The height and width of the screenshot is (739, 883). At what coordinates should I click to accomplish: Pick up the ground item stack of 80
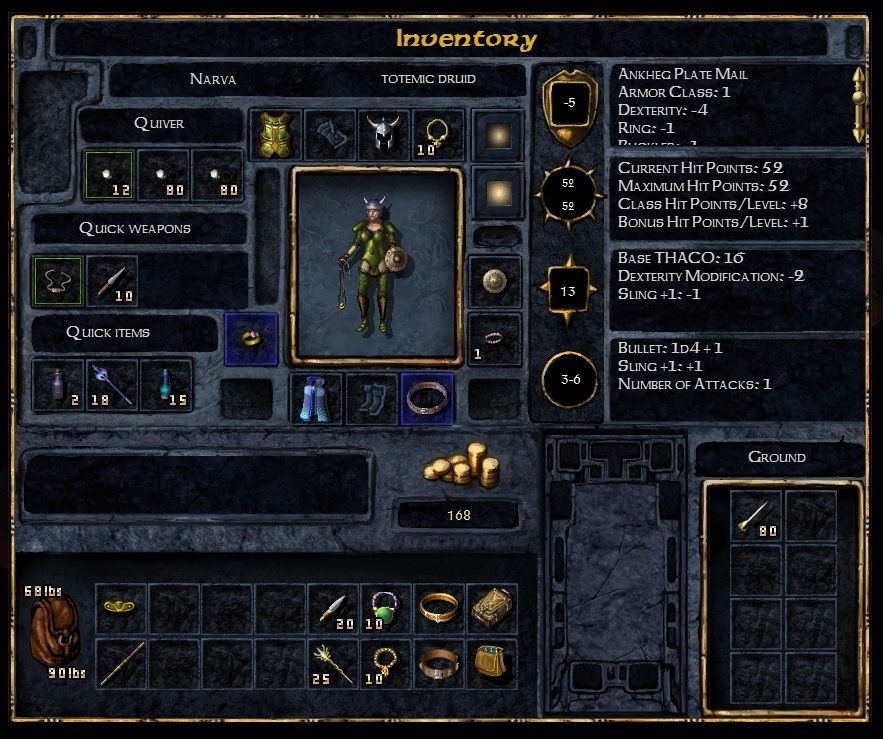[756, 516]
